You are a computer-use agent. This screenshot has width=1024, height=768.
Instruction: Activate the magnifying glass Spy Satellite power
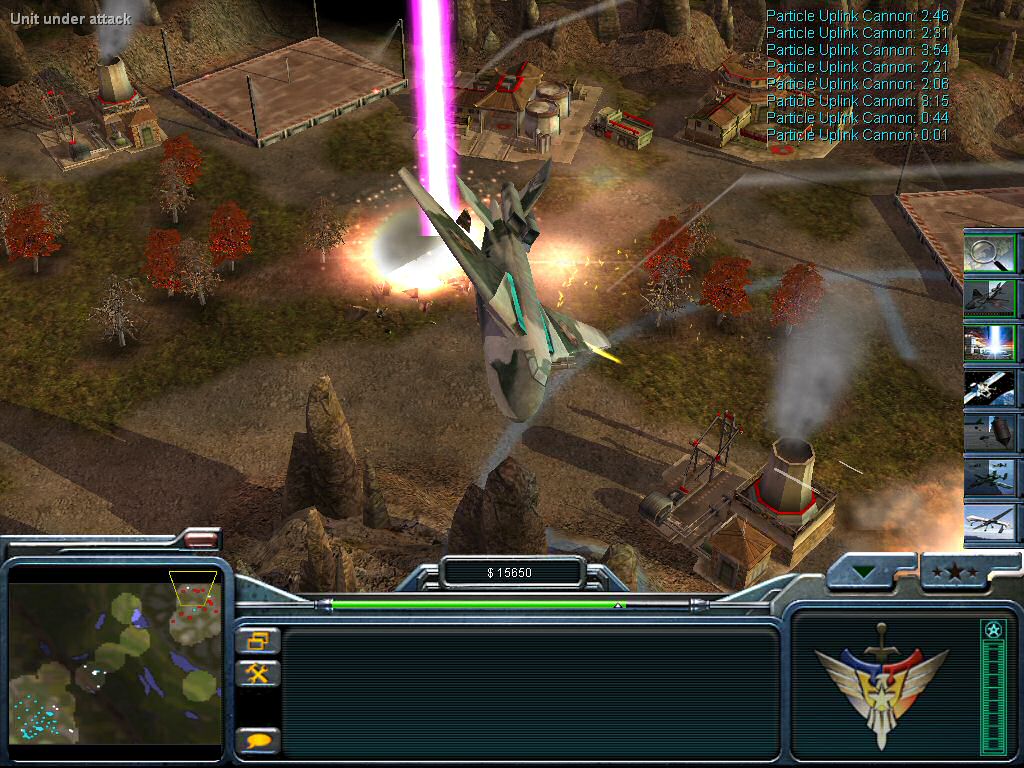990,253
